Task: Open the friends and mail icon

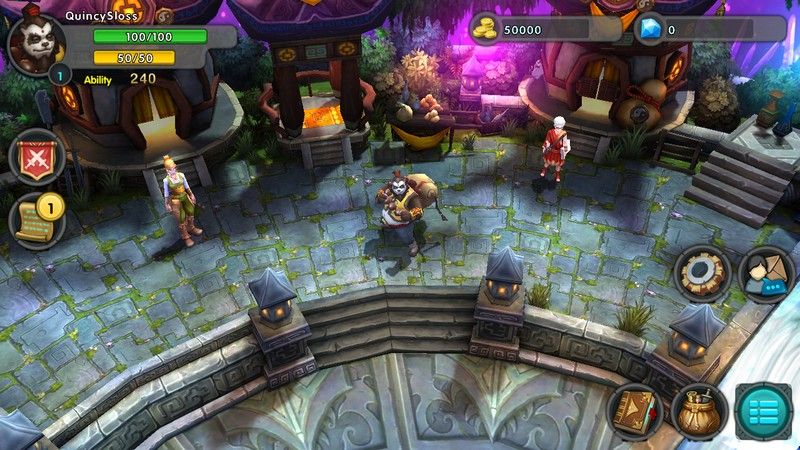Action: (x=765, y=273)
